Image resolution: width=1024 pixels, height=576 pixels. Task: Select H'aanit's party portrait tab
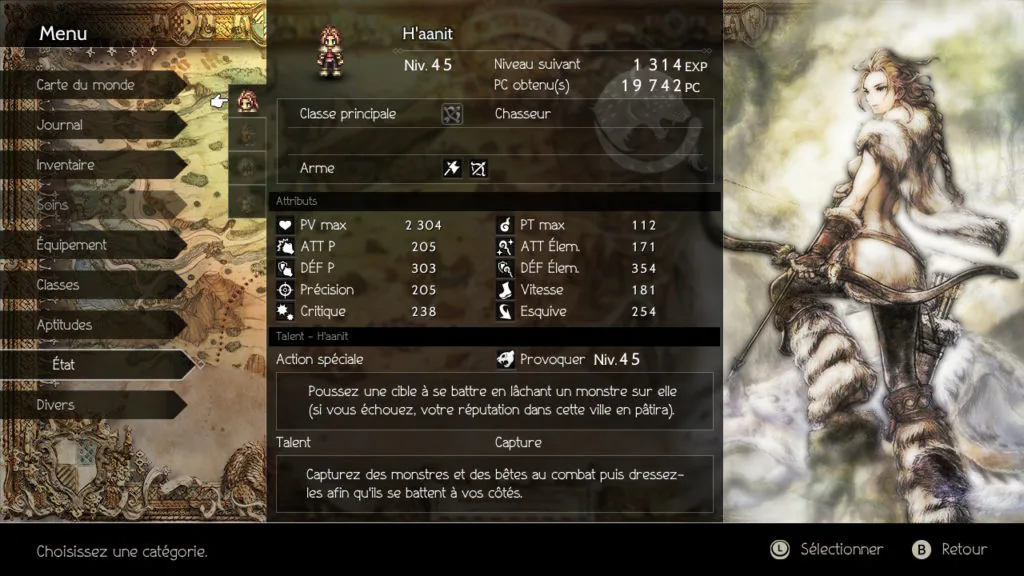(247, 101)
